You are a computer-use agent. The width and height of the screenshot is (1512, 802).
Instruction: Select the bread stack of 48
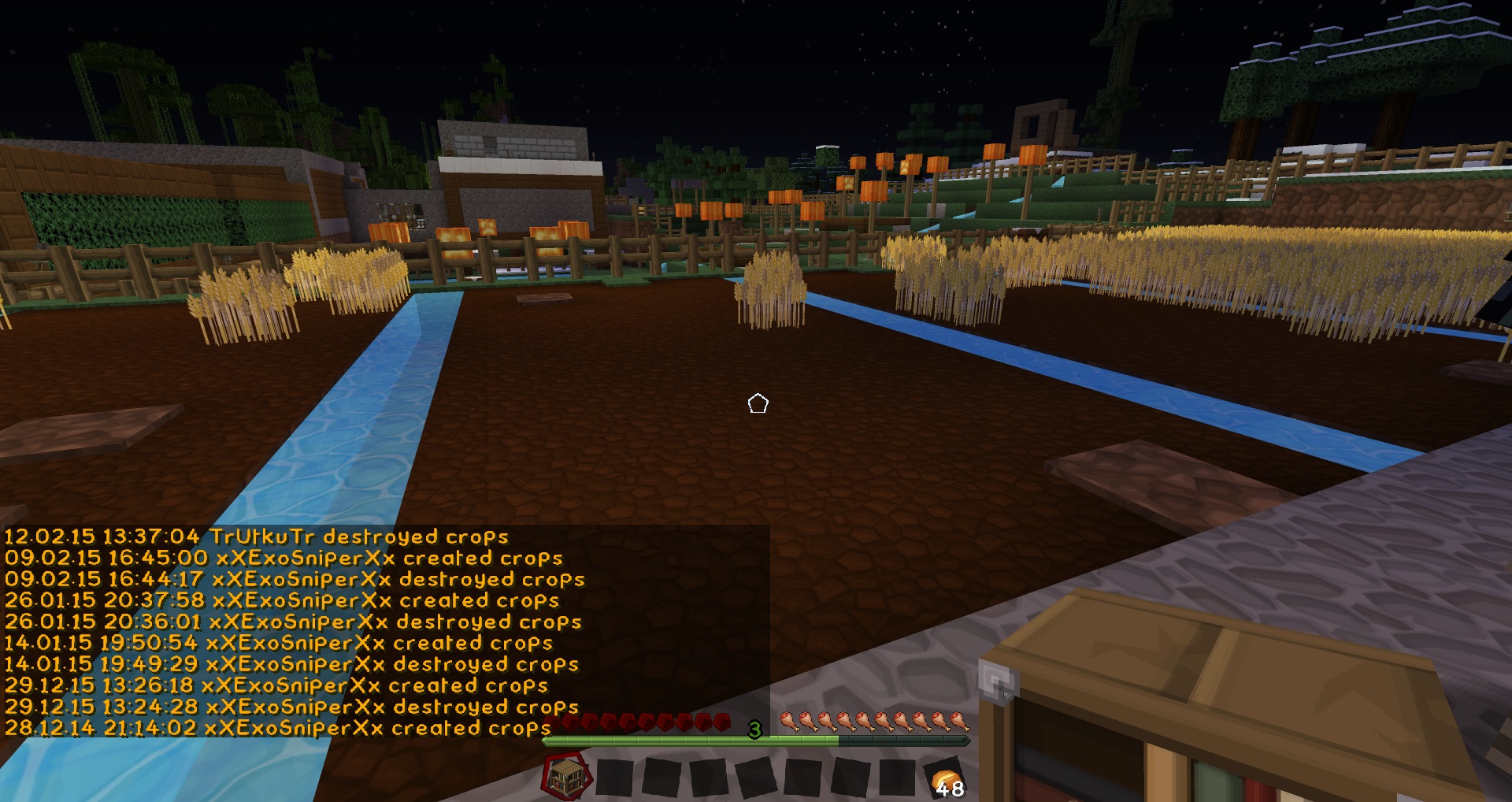click(x=946, y=780)
